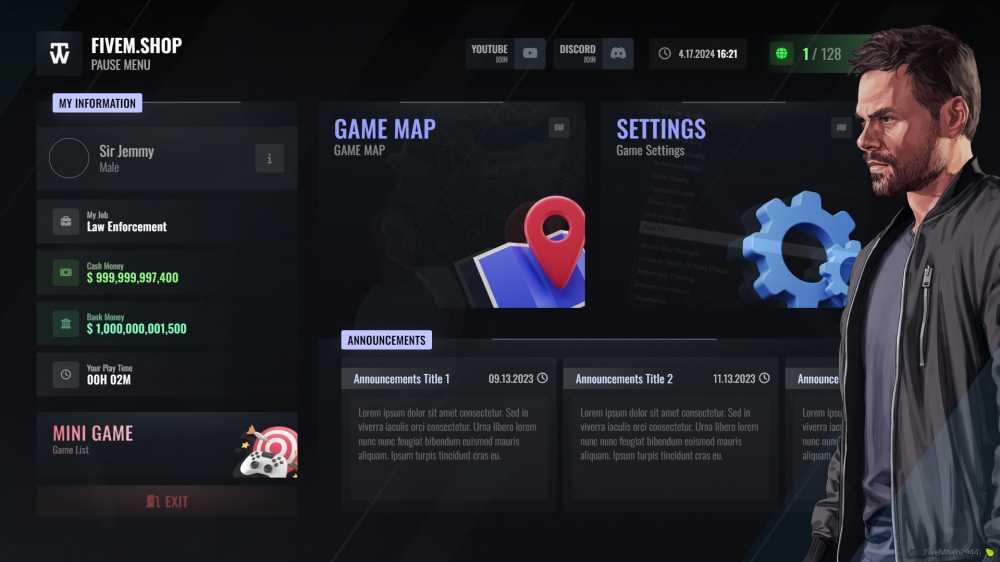Select the Cash Money row
1000x562 pixels.
pyautogui.click(x=166, y=272)
